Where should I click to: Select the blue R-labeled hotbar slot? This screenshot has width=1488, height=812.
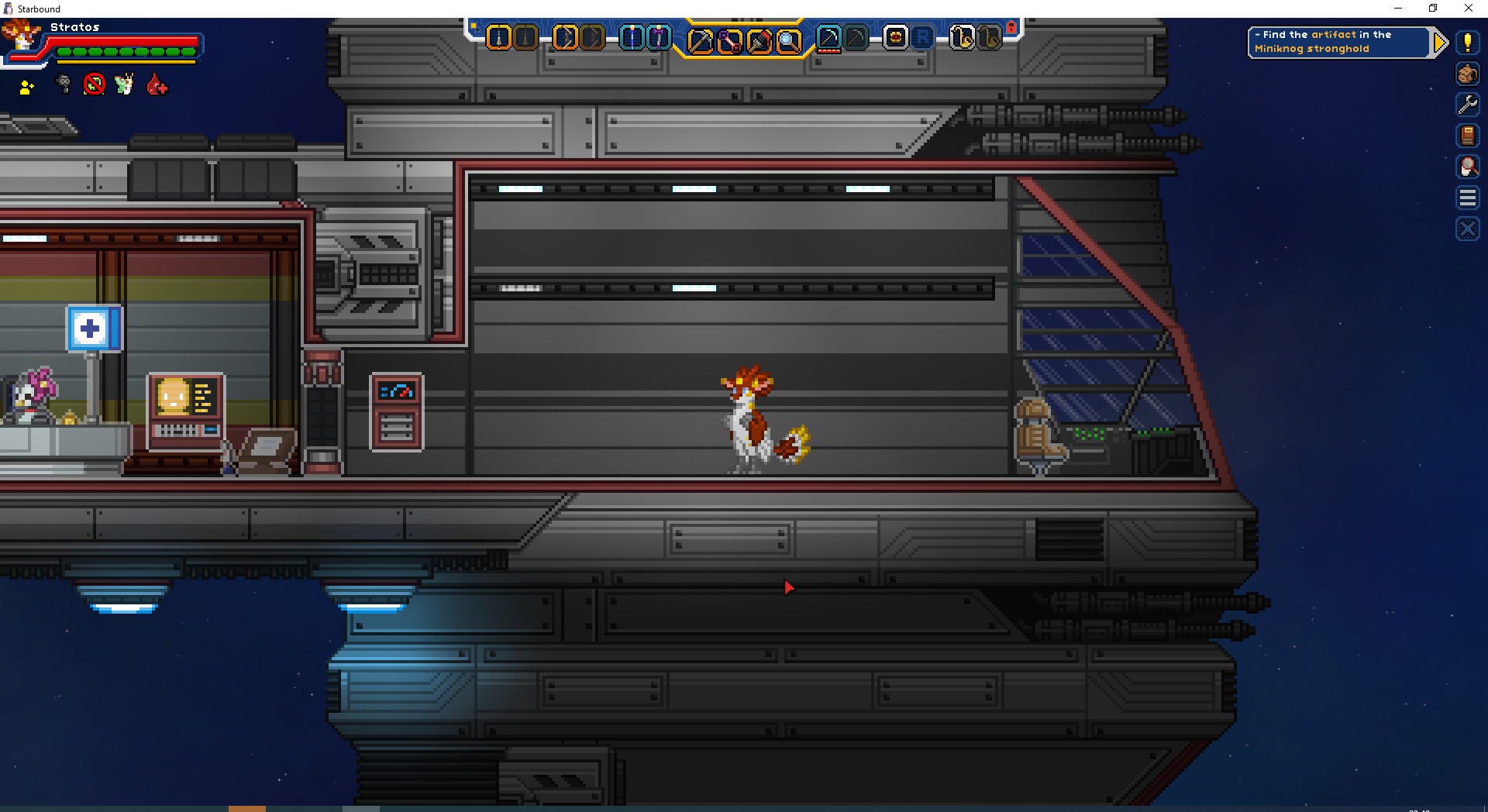pyautogui.click(x=922, y=37)
